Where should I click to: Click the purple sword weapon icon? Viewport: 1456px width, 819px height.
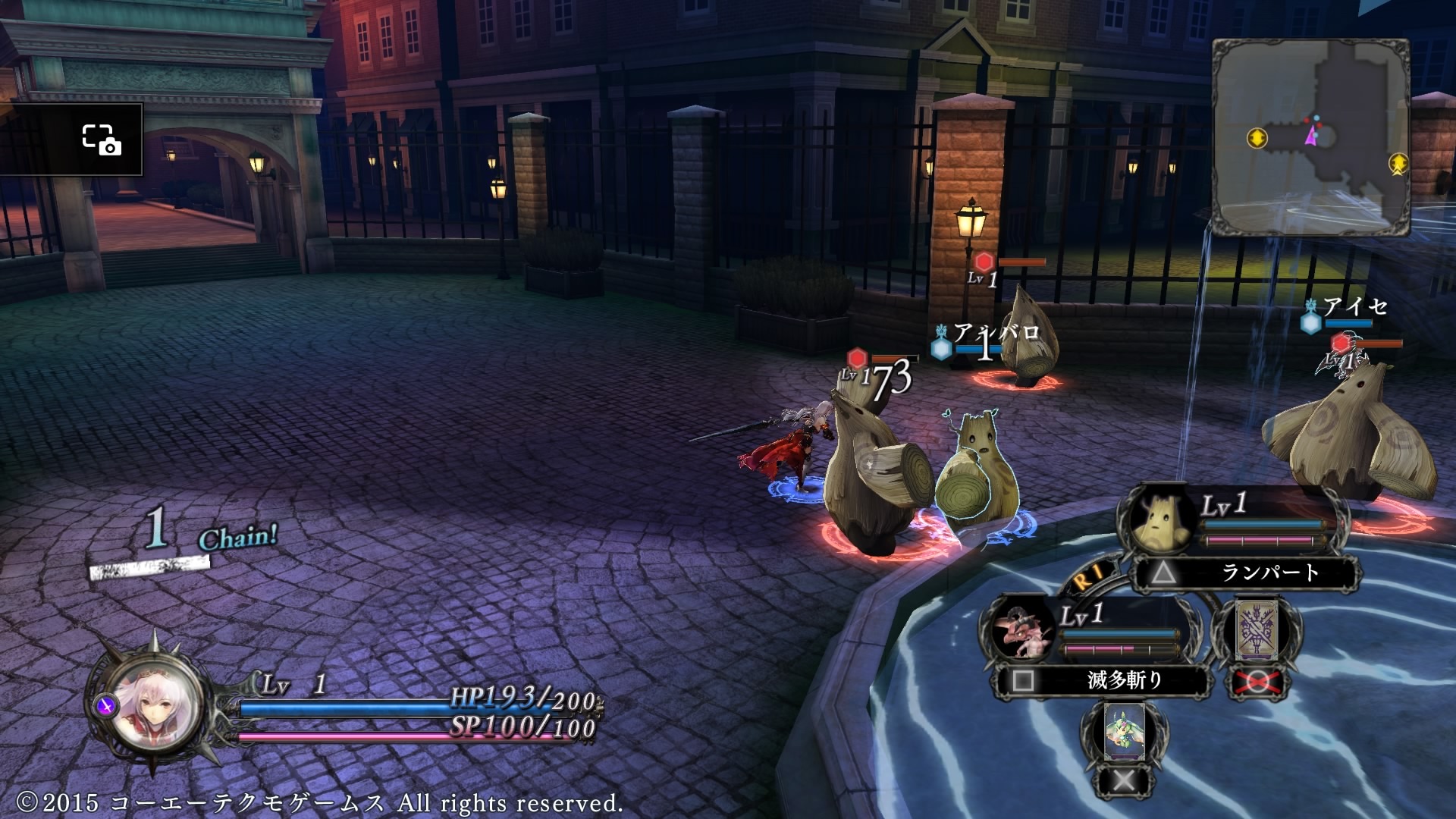[107, 706]
